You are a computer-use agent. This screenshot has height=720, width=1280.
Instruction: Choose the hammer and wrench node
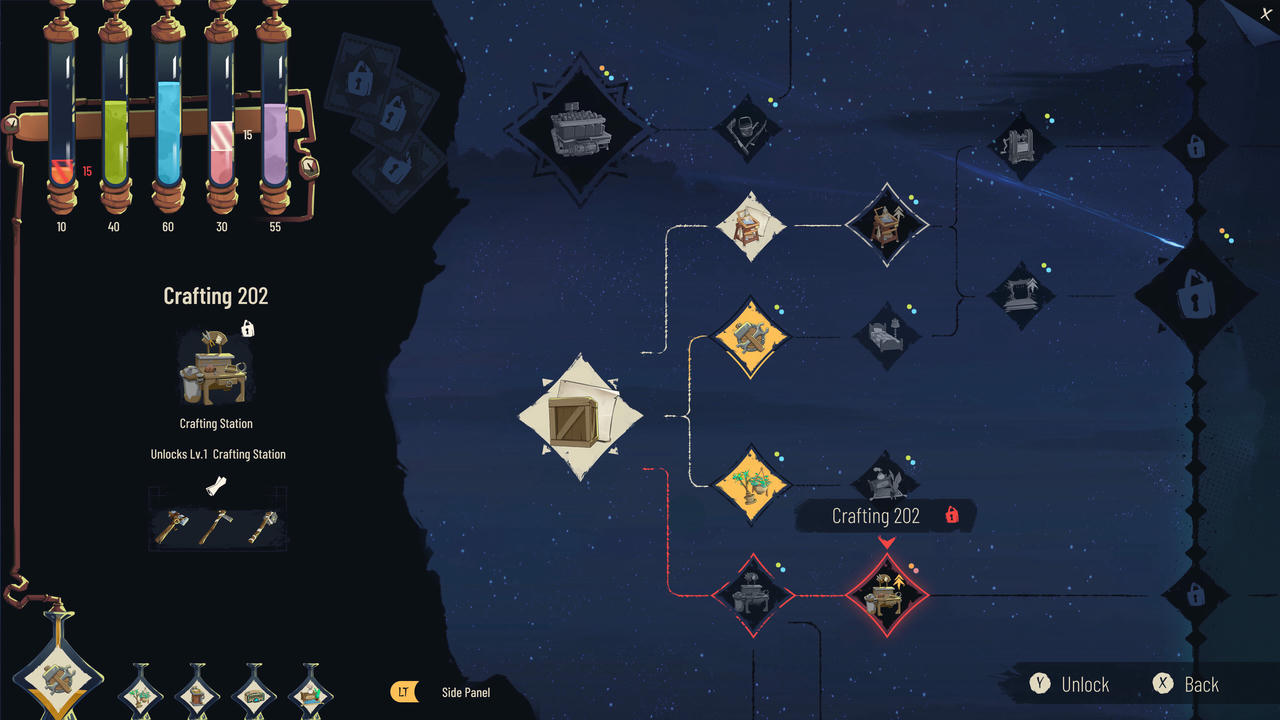(x=751, y=338)
